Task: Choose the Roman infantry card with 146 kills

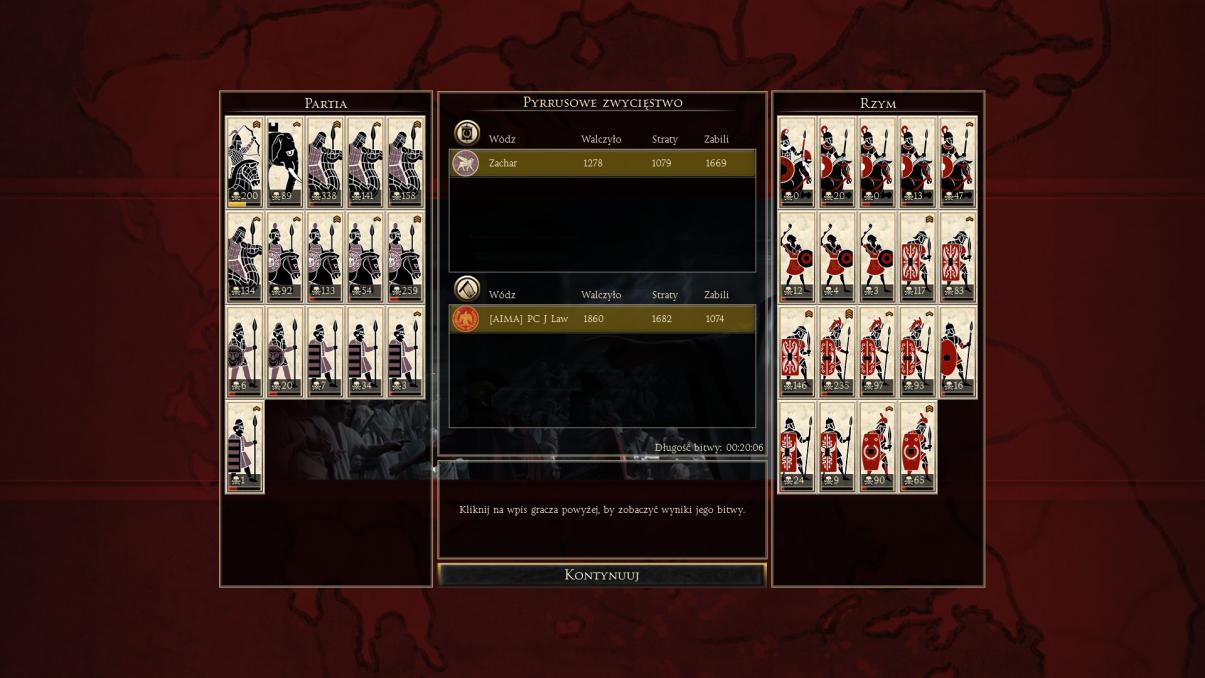Action: [x=797, y=352]
